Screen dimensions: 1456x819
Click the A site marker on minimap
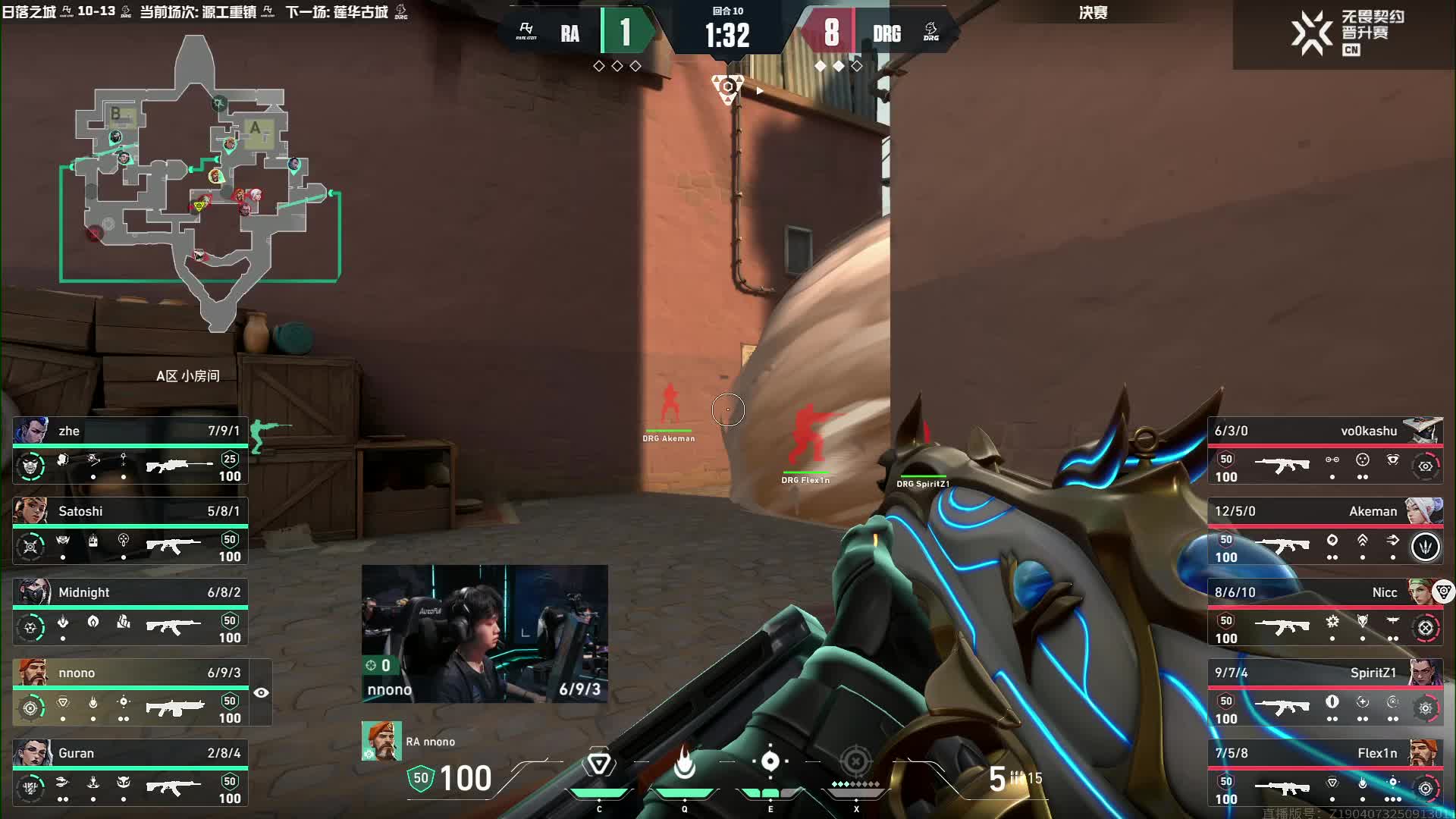click(x=256, y=128)
